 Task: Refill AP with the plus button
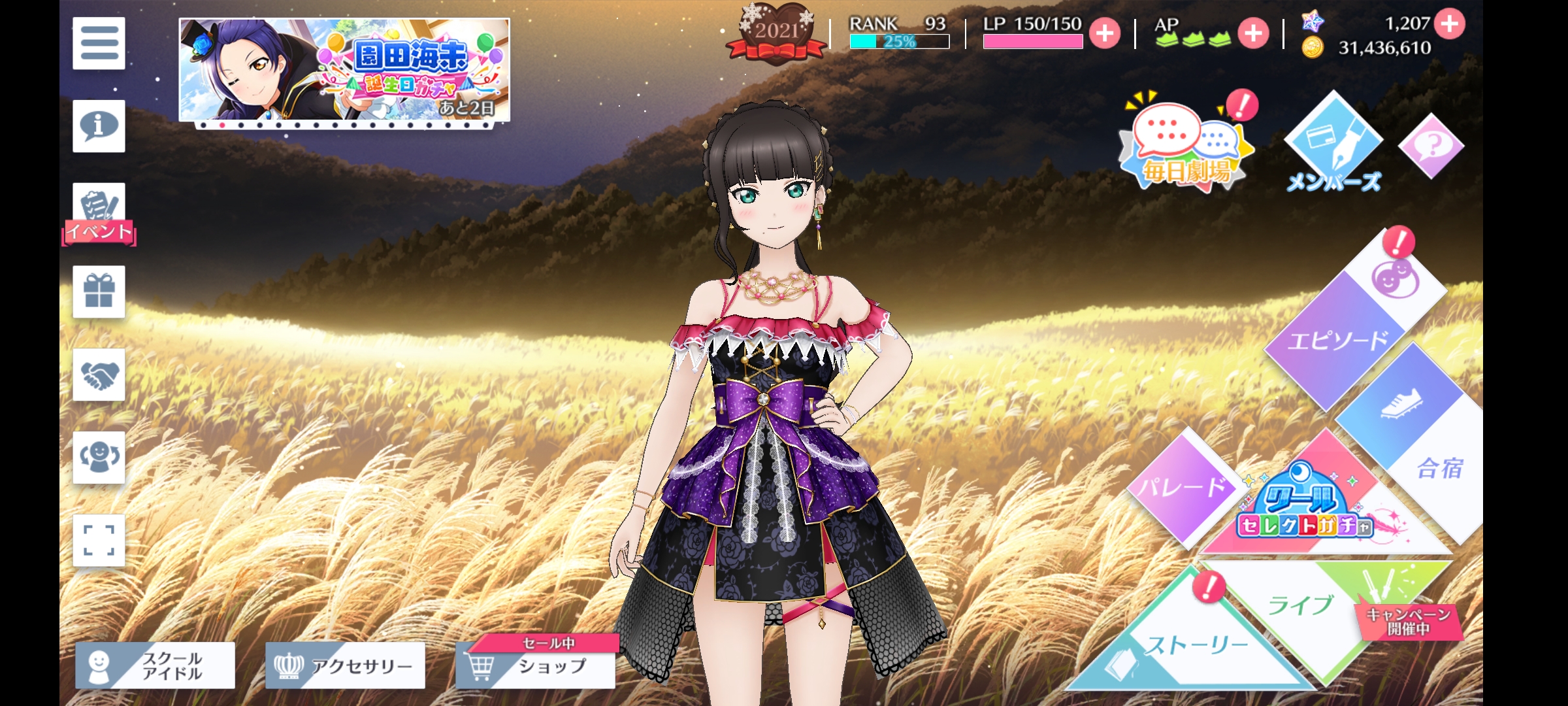[1253, 33]
